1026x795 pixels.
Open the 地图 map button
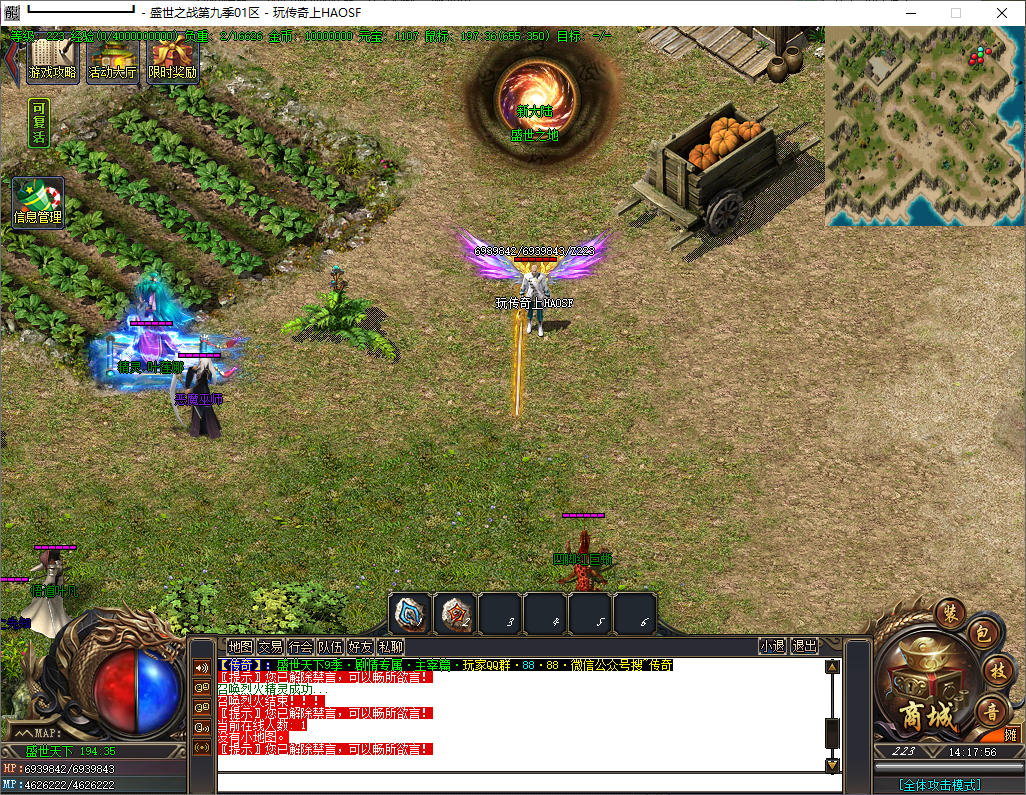click(240, 647)
